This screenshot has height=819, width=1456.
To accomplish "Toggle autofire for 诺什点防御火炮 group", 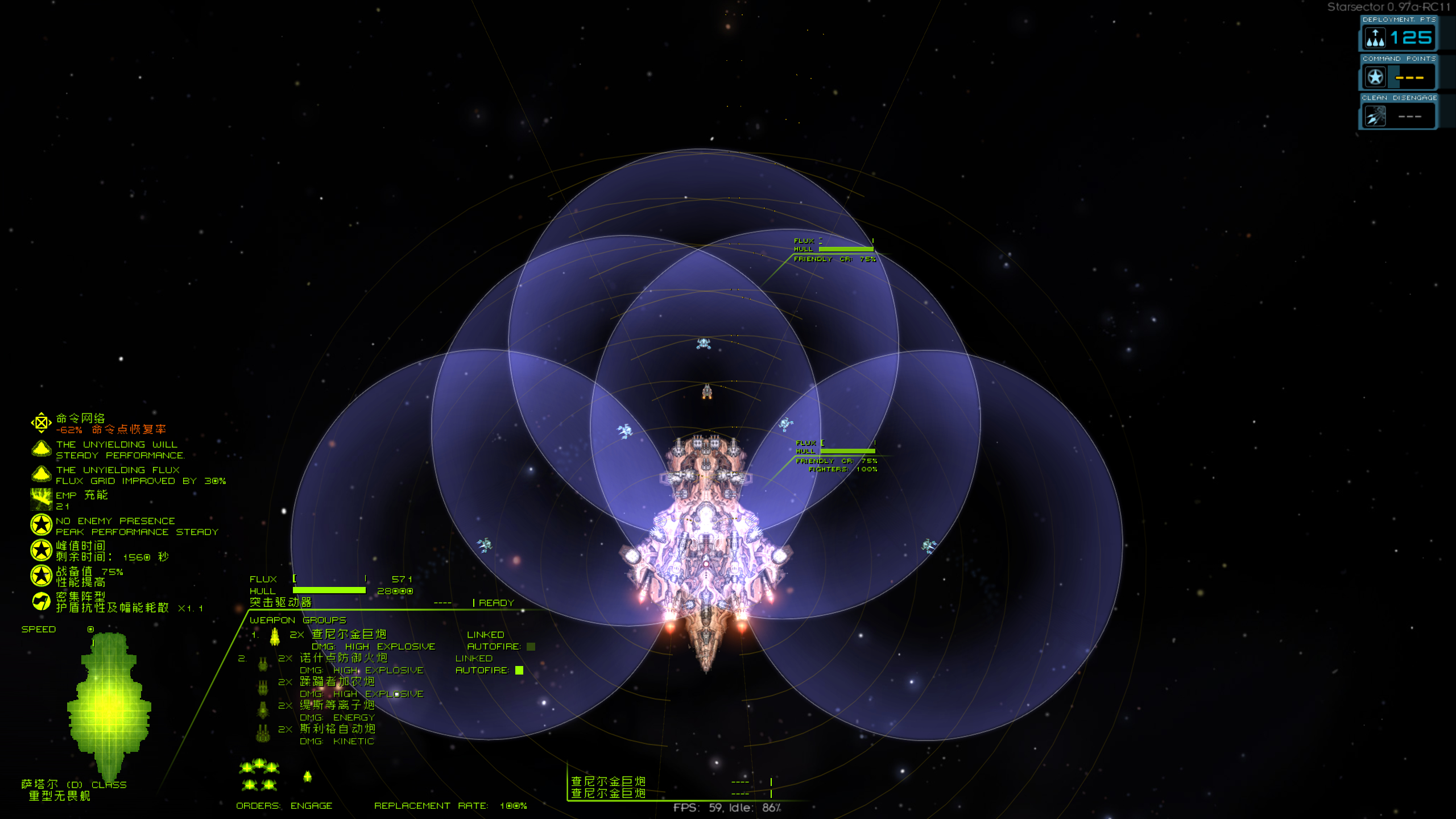I will (x=519, y=670).
